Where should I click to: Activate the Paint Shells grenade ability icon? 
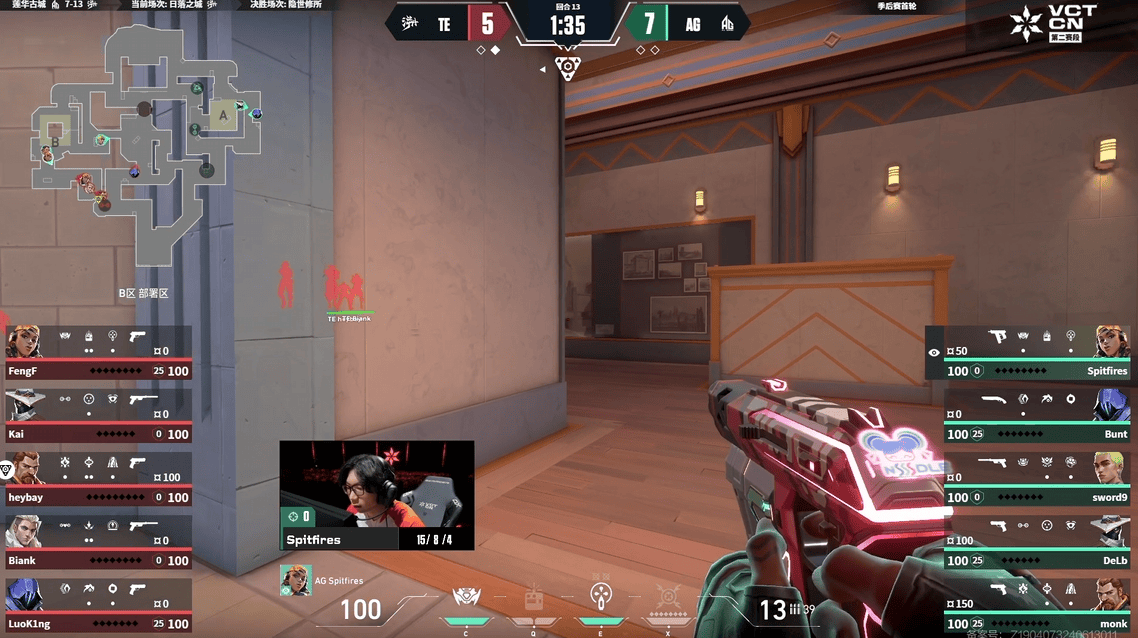[x=601, y=599]
